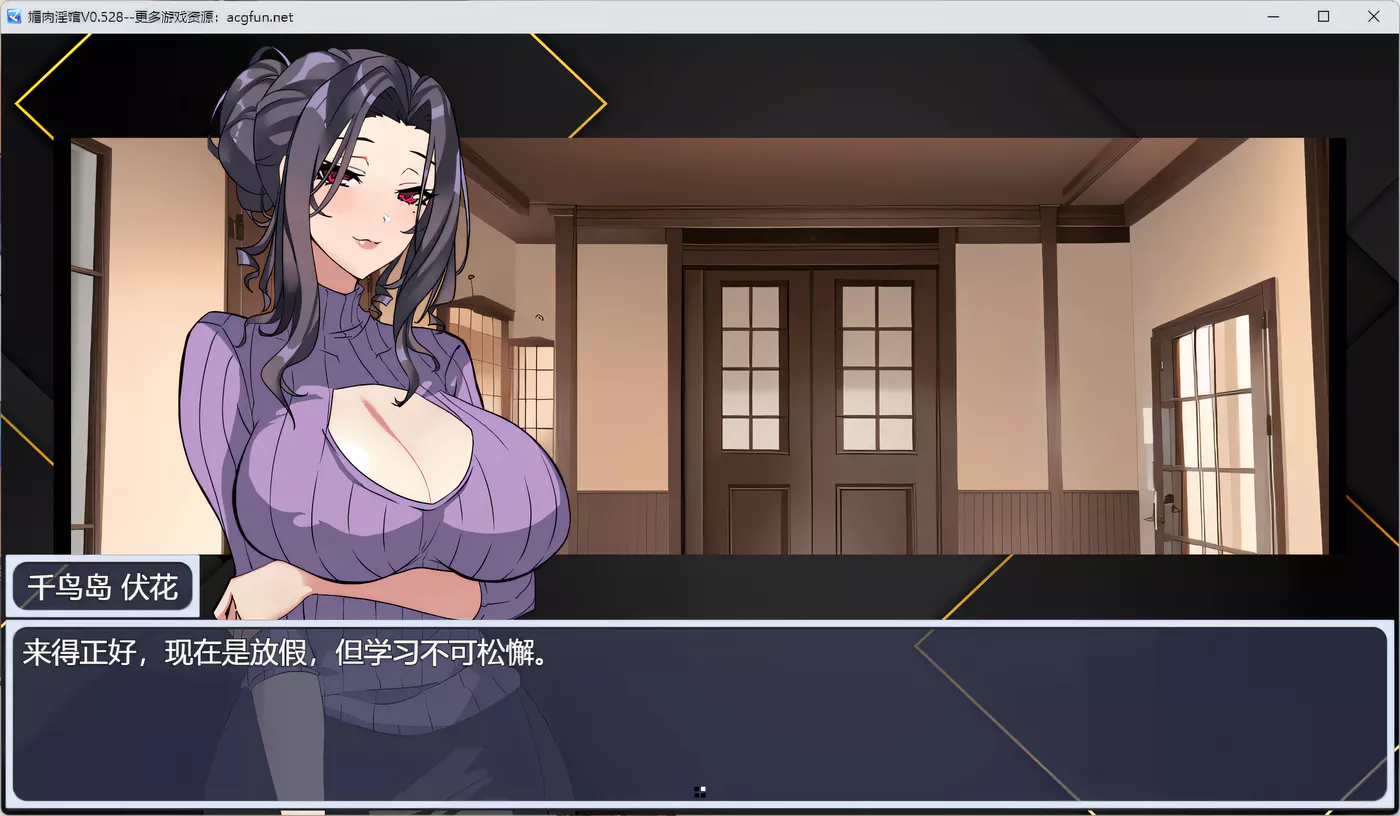Click the name plate showing 千鸟岛 伏花
Screen dimensions: 1400x816
tap(100, 587)
